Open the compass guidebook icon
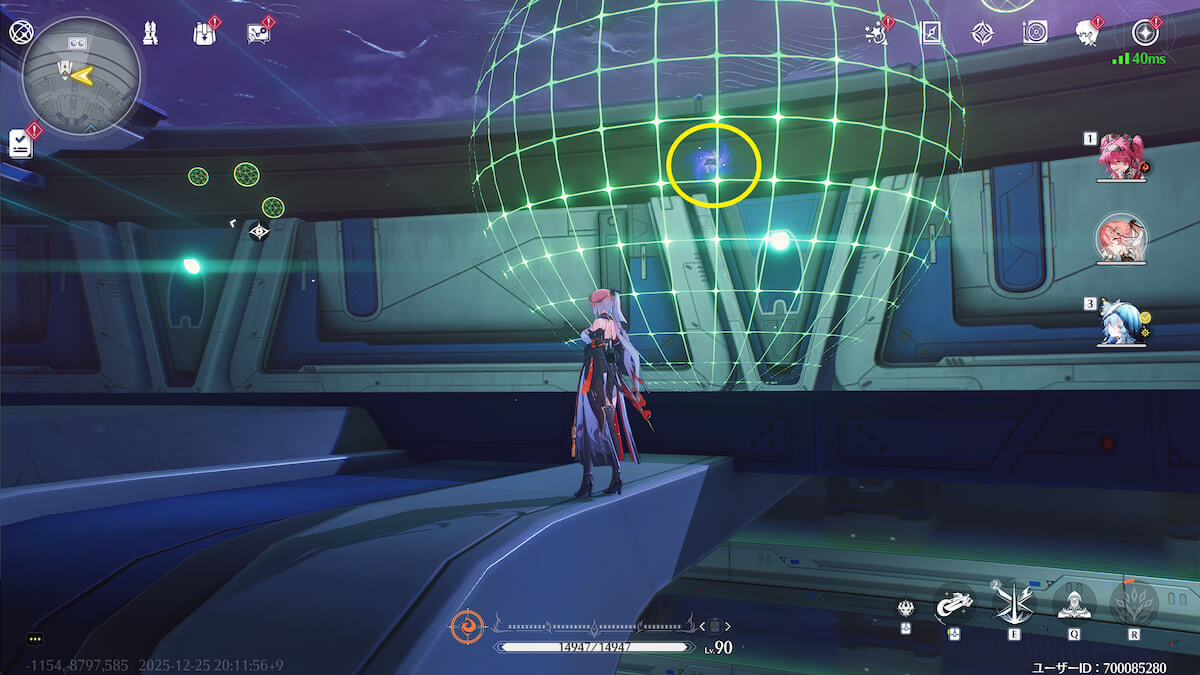1200x675 pixels. click(931, 32)
